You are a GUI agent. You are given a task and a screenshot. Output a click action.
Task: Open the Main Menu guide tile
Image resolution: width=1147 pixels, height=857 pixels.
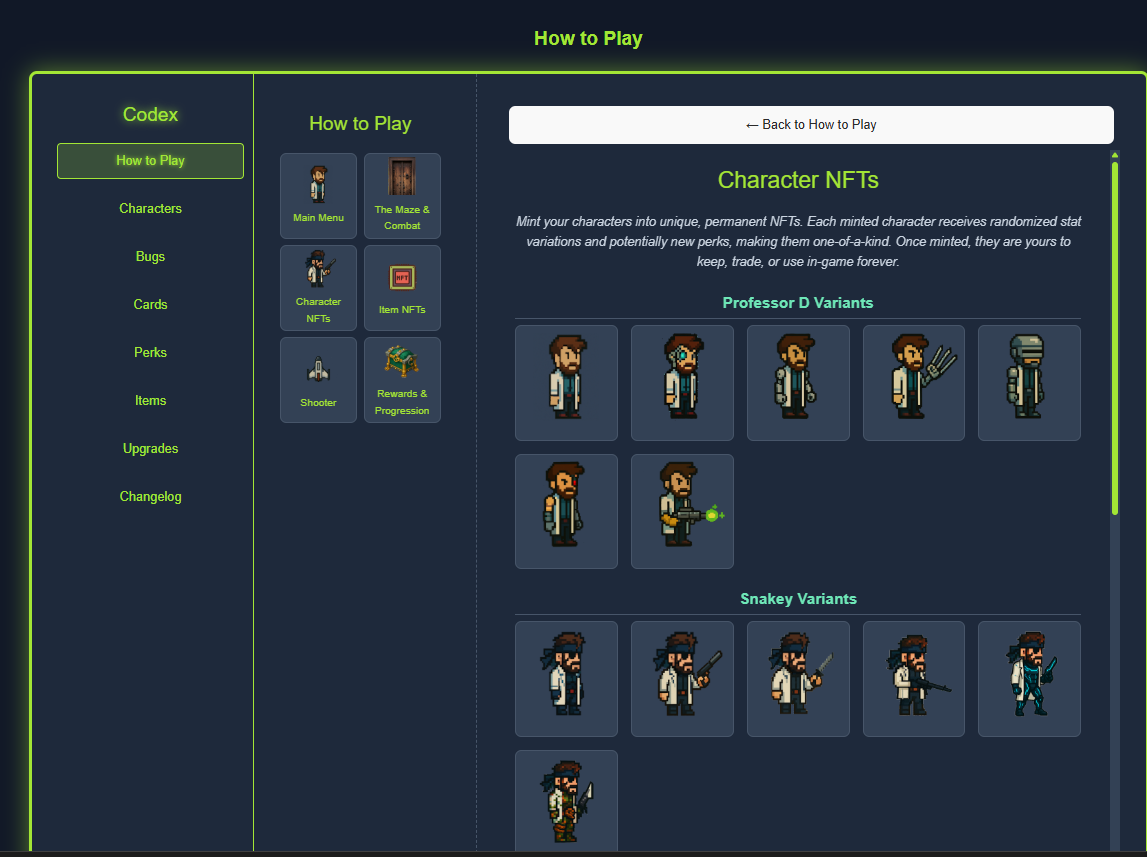(x=318, y=196)
